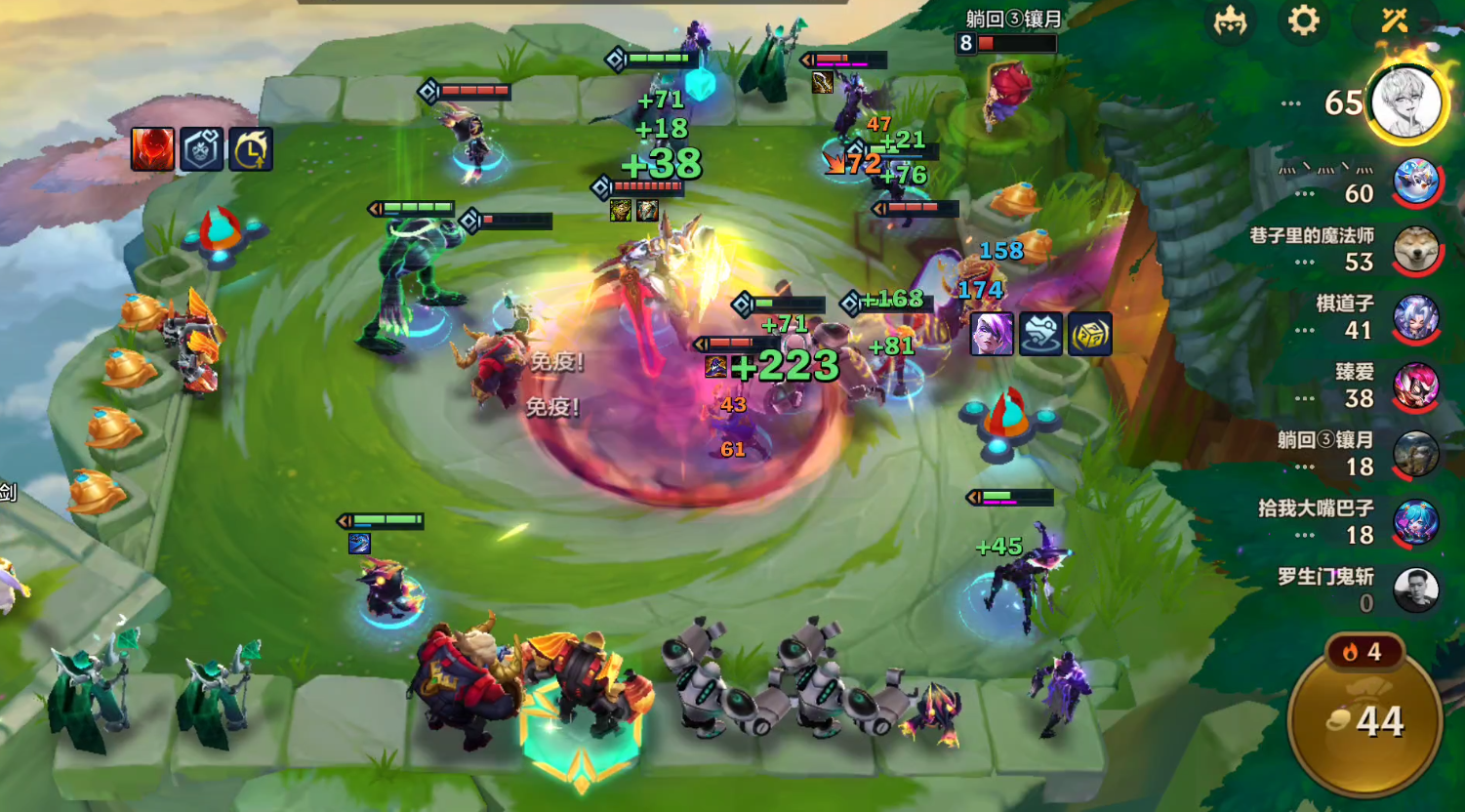Open the shop via the 44 gold button
Screen dimensions: 1465x812
click(1366, 720)
